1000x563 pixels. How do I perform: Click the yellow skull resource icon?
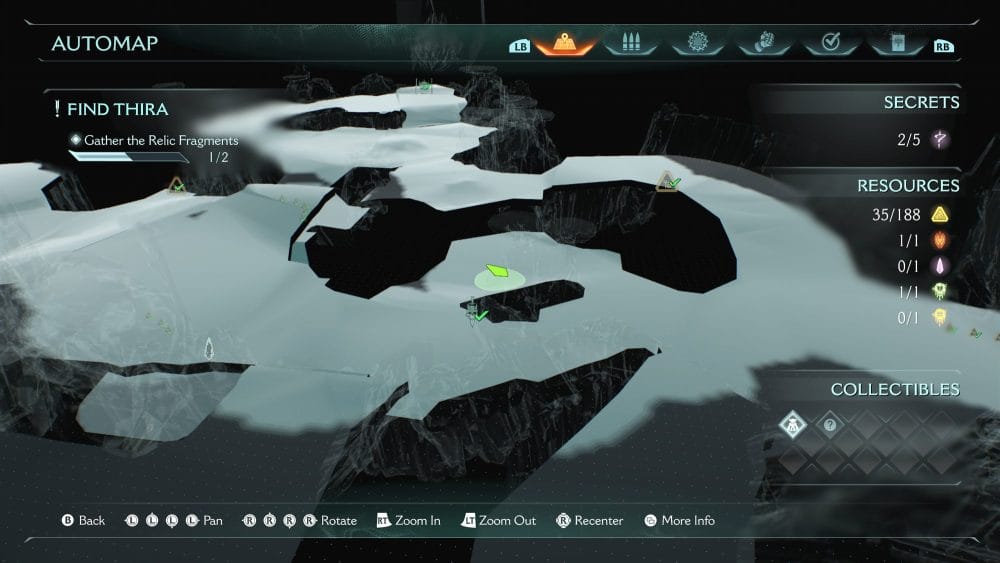pyautogui.click(x=939, y=318)
